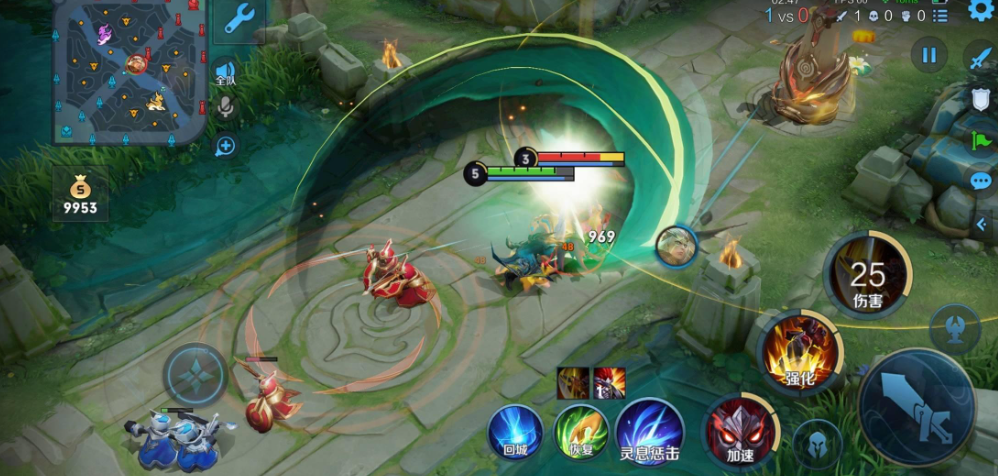This screenshot has width=998, height=476.
Task: Toggle the microphone button
Action: tap(226, 108)
